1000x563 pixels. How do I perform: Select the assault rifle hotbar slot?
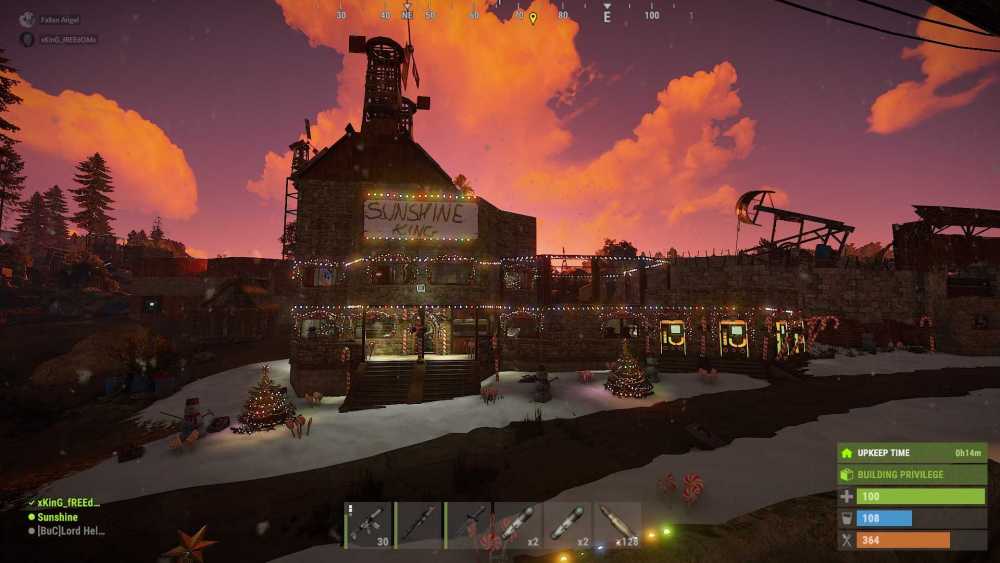369,525
